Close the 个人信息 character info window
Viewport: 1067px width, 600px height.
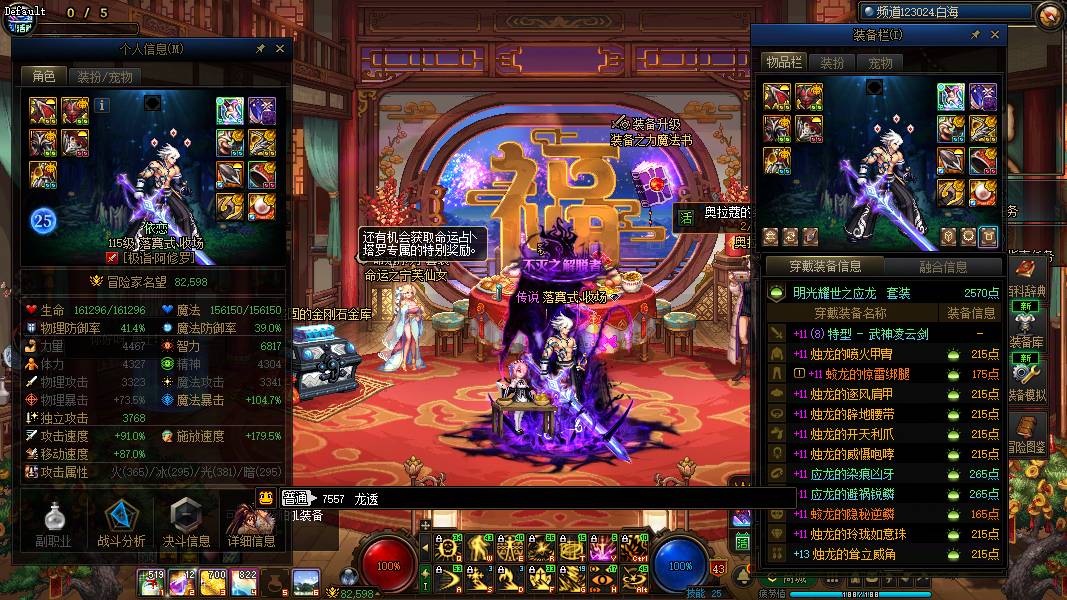point(280,48)
